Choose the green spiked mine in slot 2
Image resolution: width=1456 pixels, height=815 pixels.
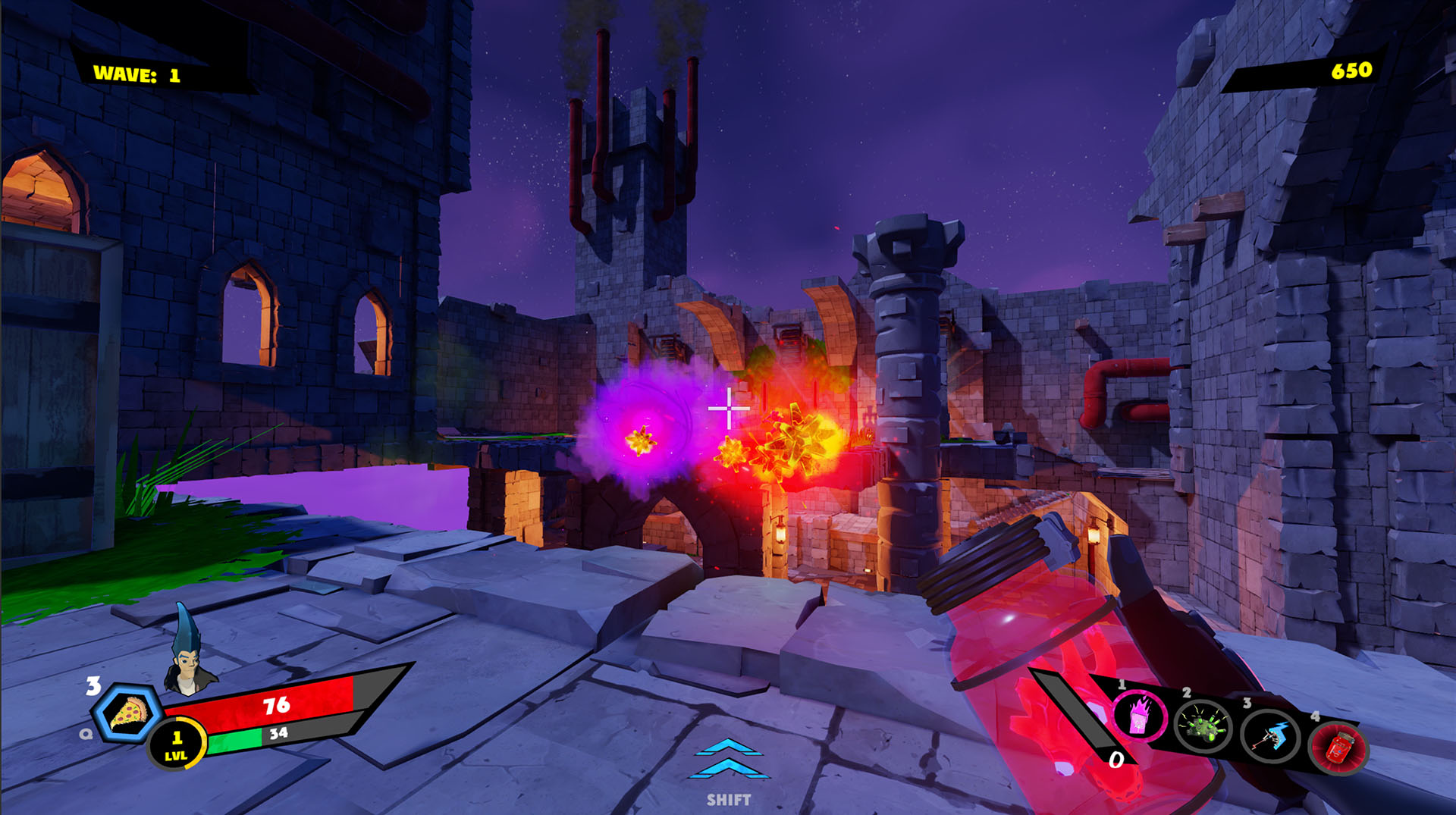tap(1203, 727)
